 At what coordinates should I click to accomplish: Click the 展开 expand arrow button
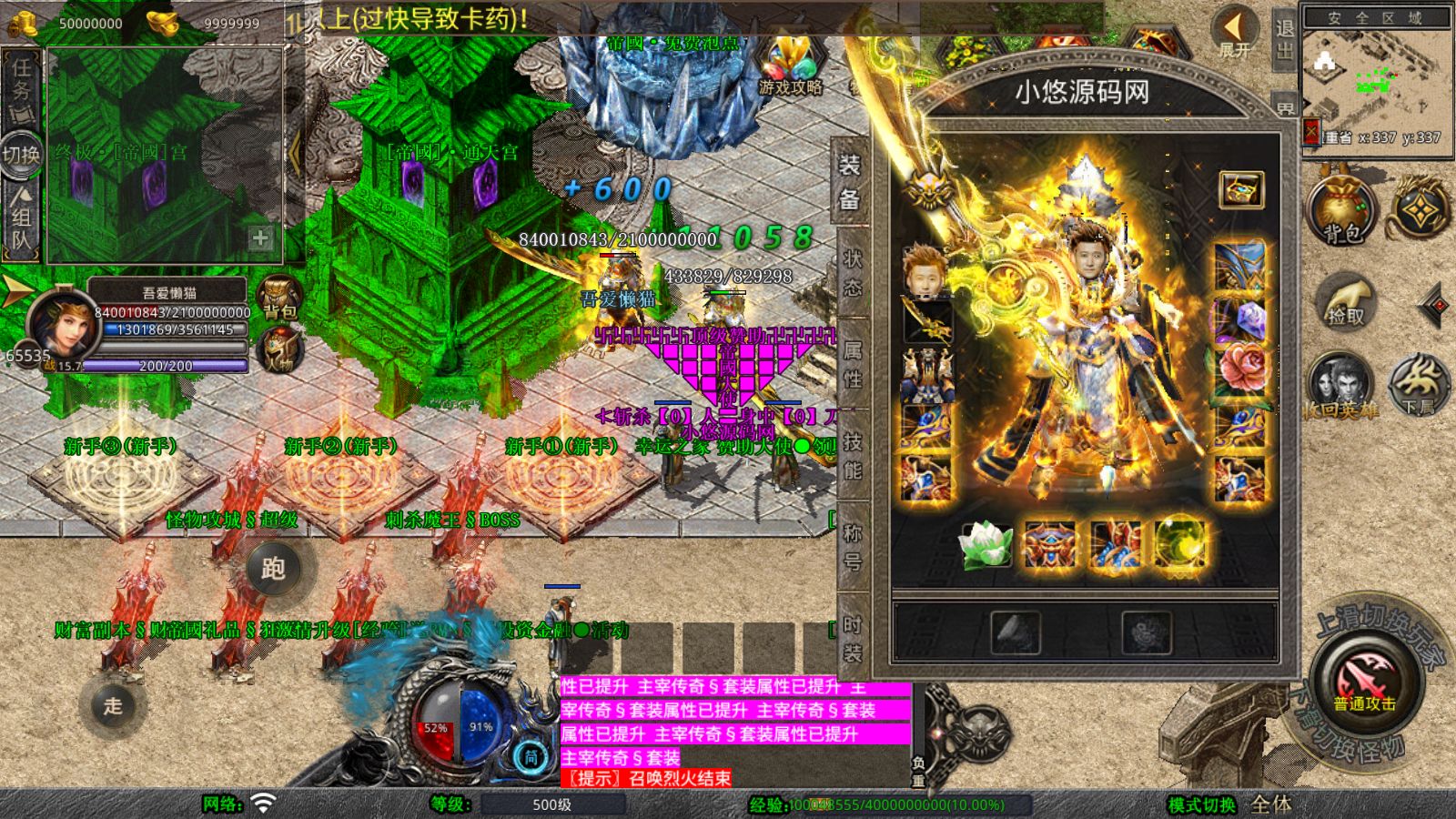tap(1235, 32)
